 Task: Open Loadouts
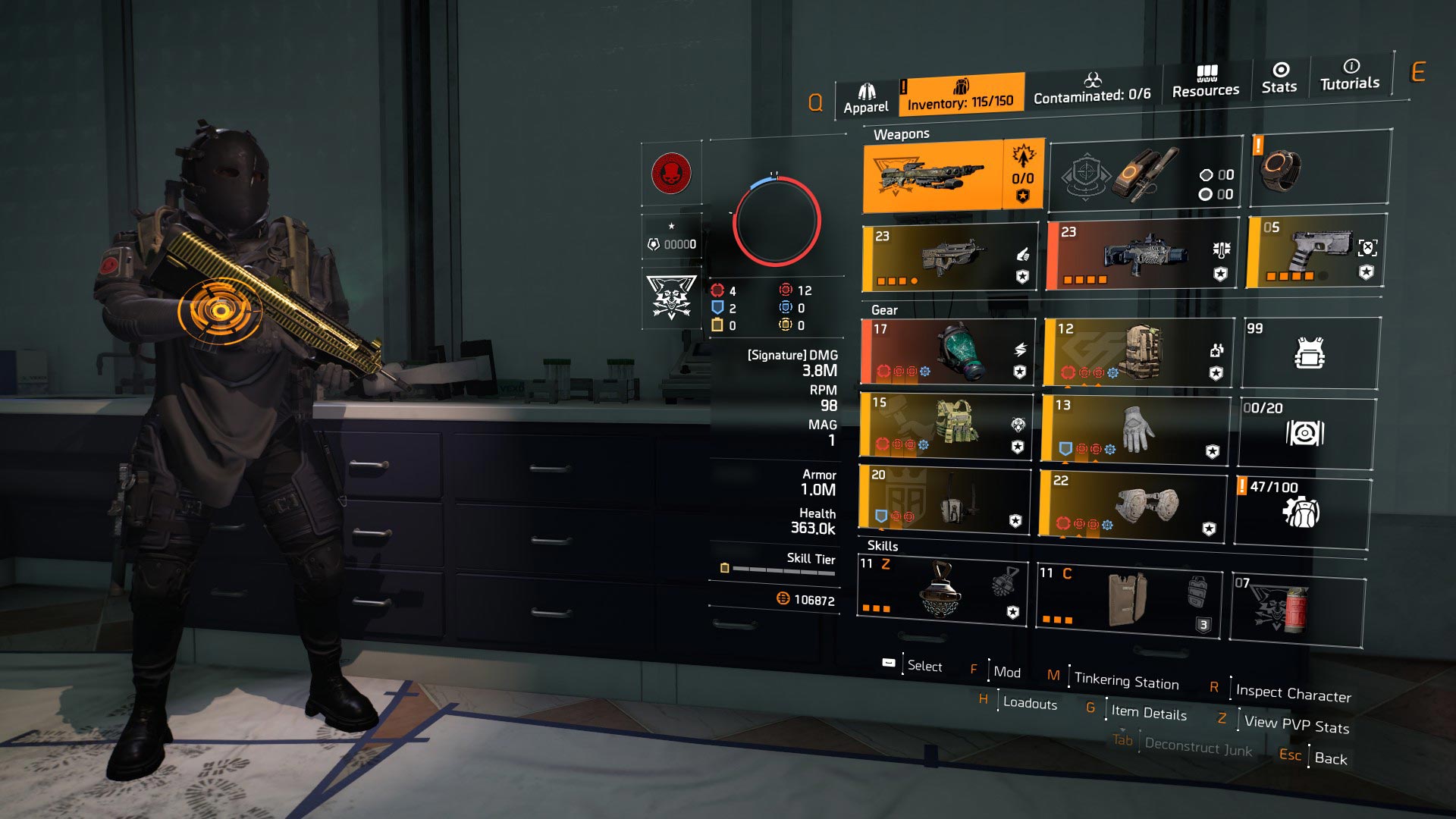pyautogui.click(x=1029, y=703)
